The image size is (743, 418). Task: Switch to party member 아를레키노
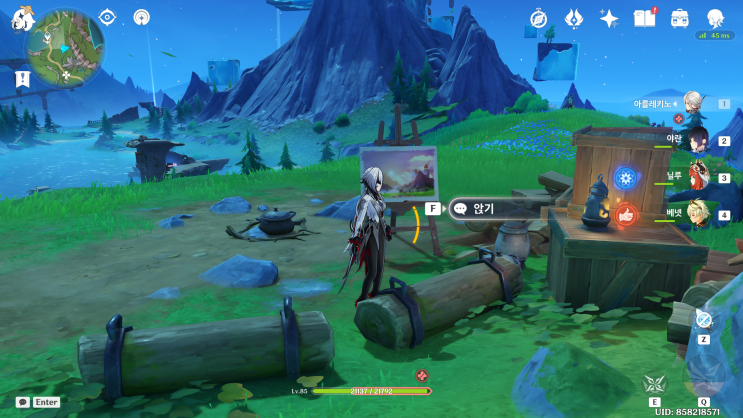[x=691, y=102]
